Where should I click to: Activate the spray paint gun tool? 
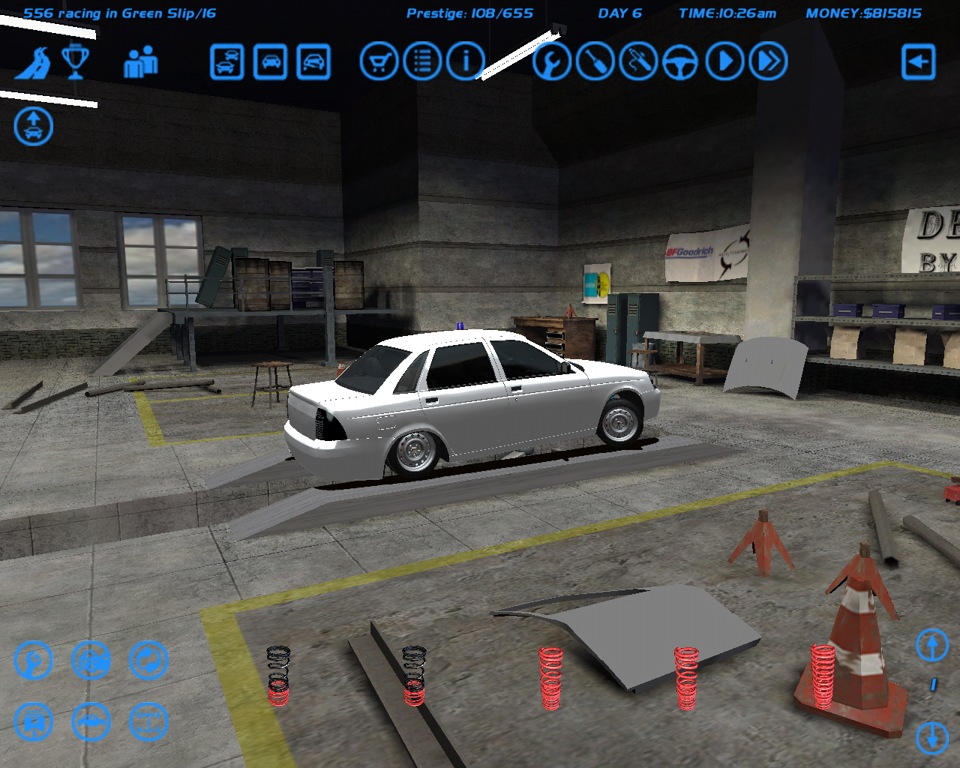click(x=638, y=62)
